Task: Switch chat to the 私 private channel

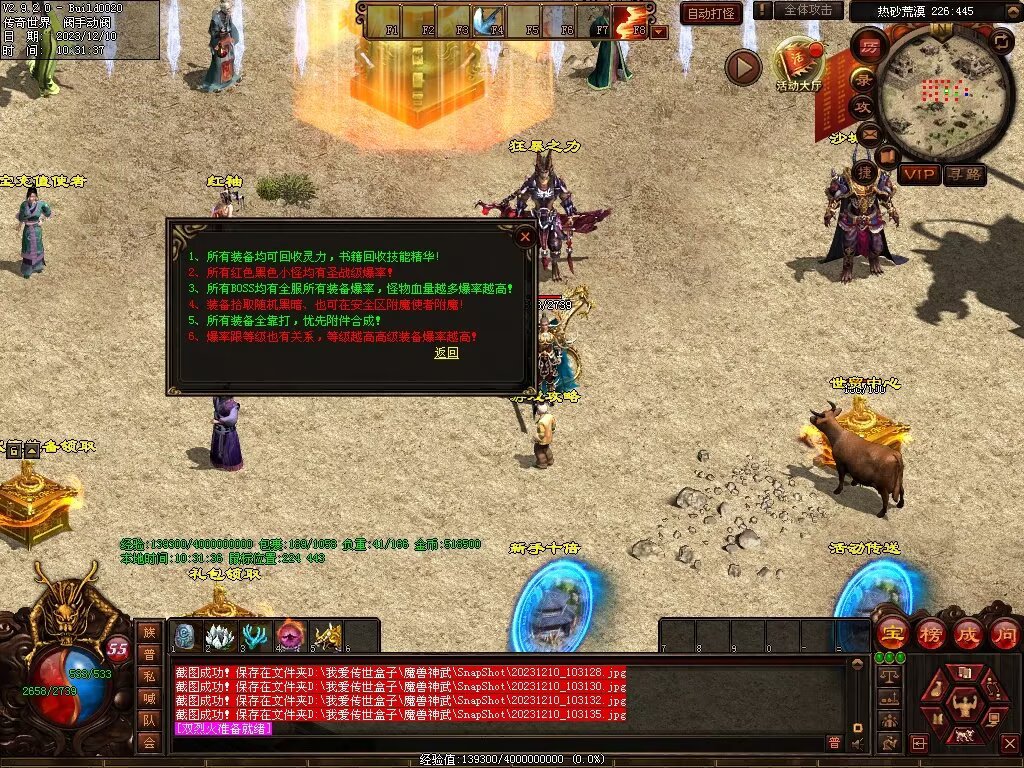Action: [x=148, y=676]
